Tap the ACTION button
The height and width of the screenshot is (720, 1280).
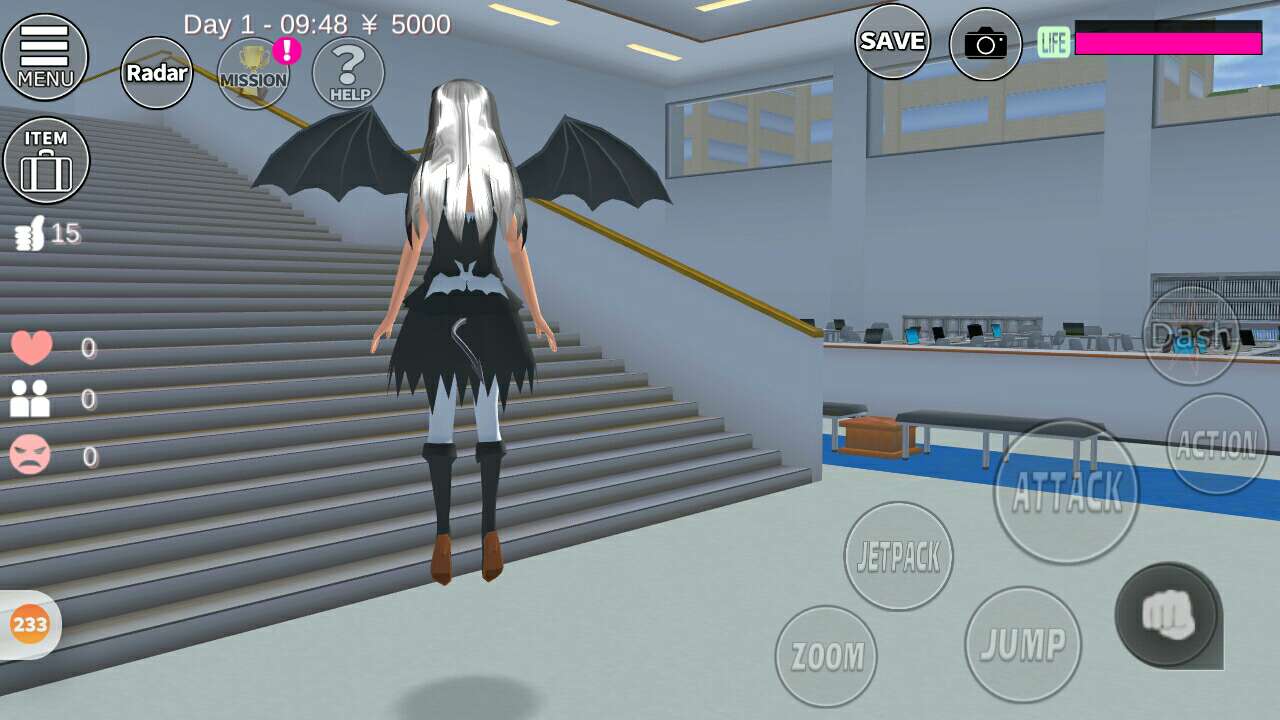coord(1217,444)
